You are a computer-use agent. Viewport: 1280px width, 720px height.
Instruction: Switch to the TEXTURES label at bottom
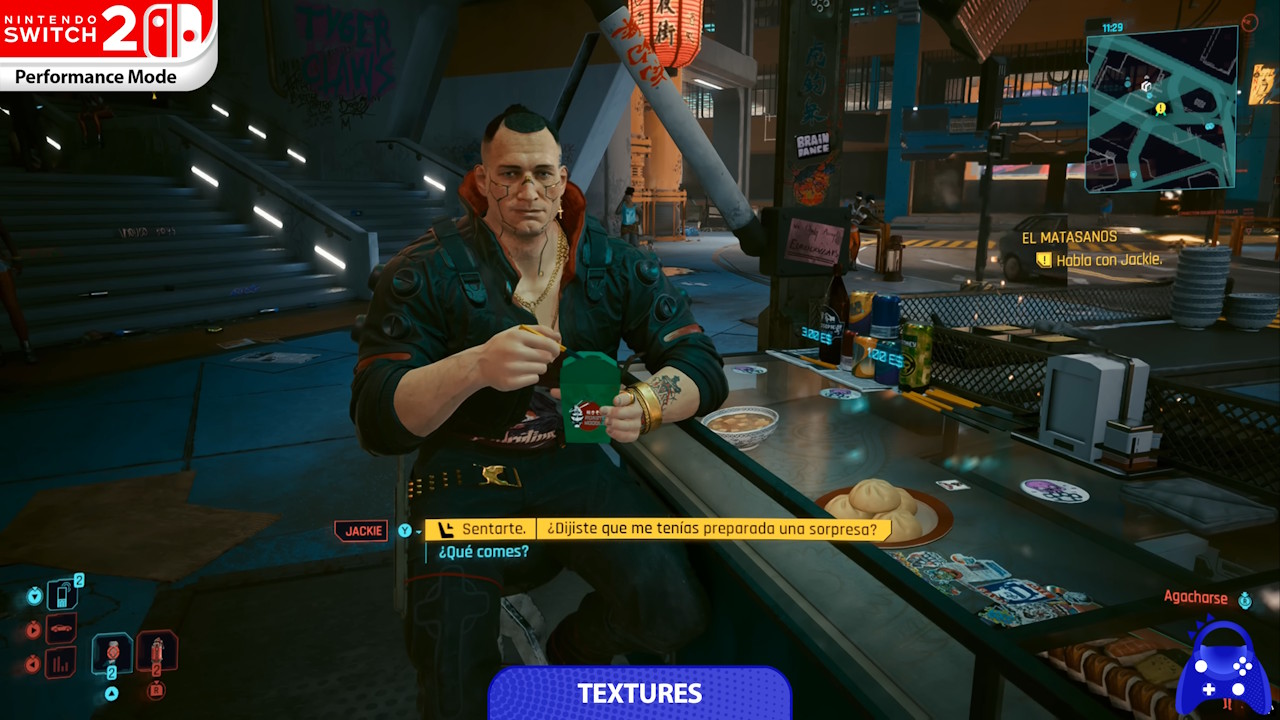639,693
